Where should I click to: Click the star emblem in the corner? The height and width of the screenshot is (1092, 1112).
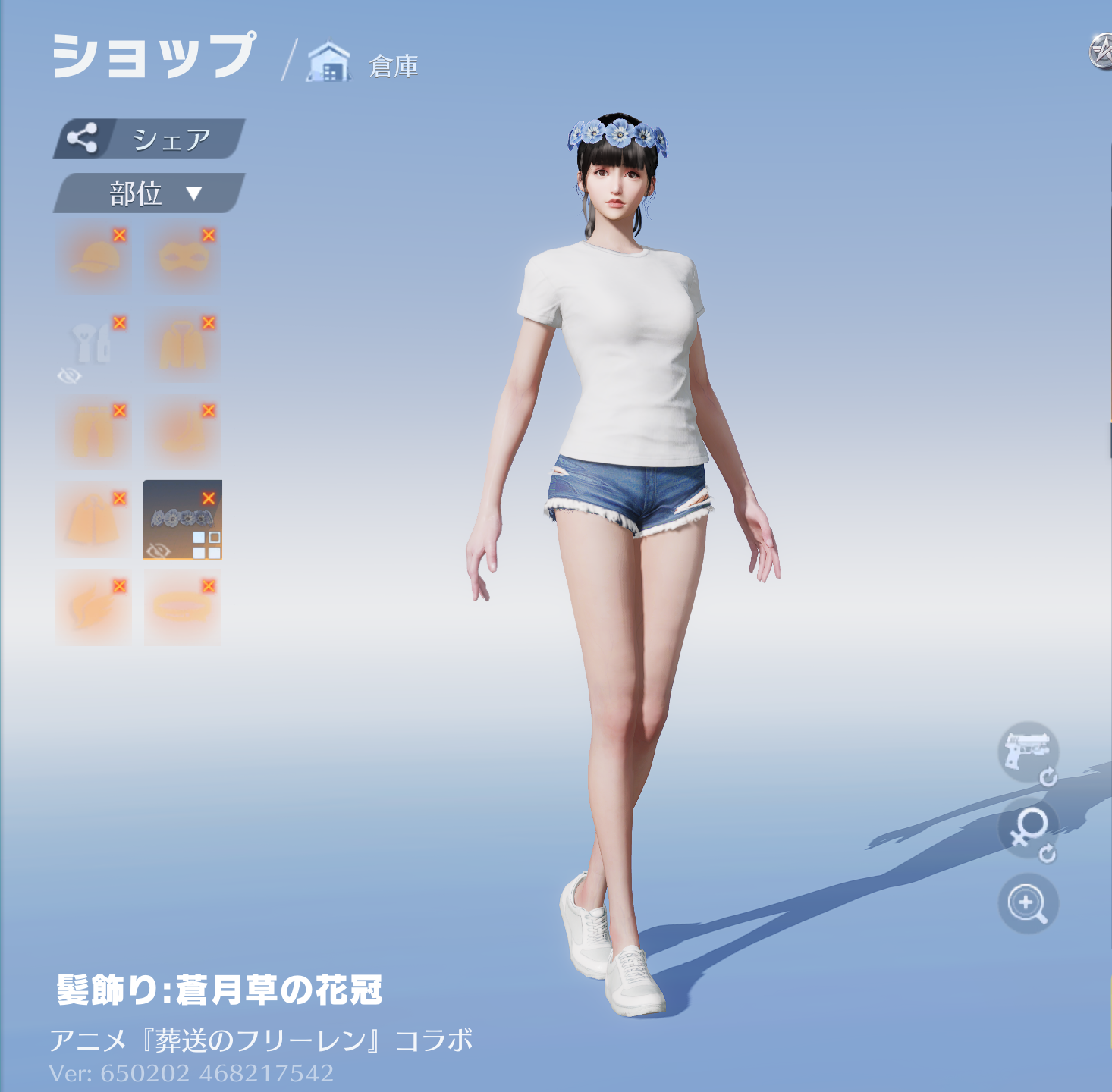tap(1101, 52)
